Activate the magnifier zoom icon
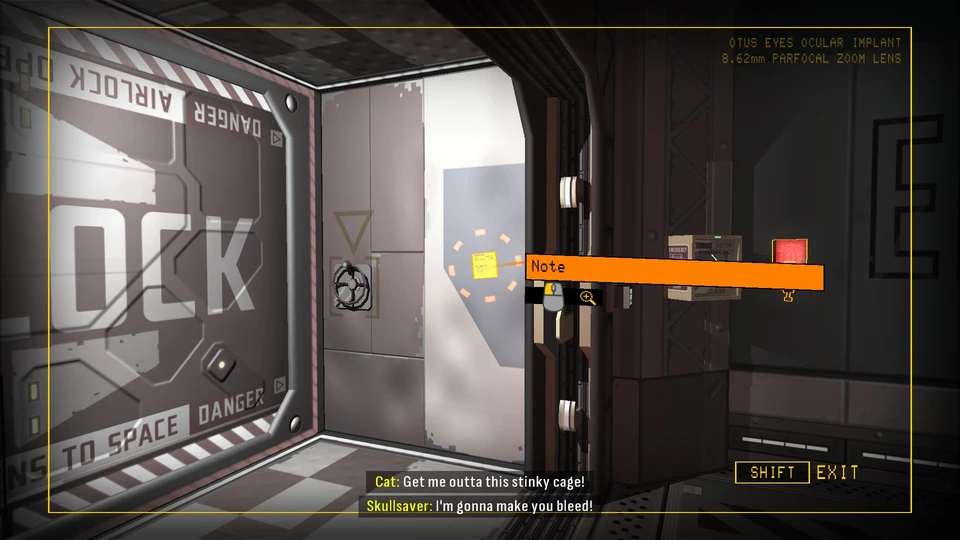The image size is (960, 540). (587, 297)
